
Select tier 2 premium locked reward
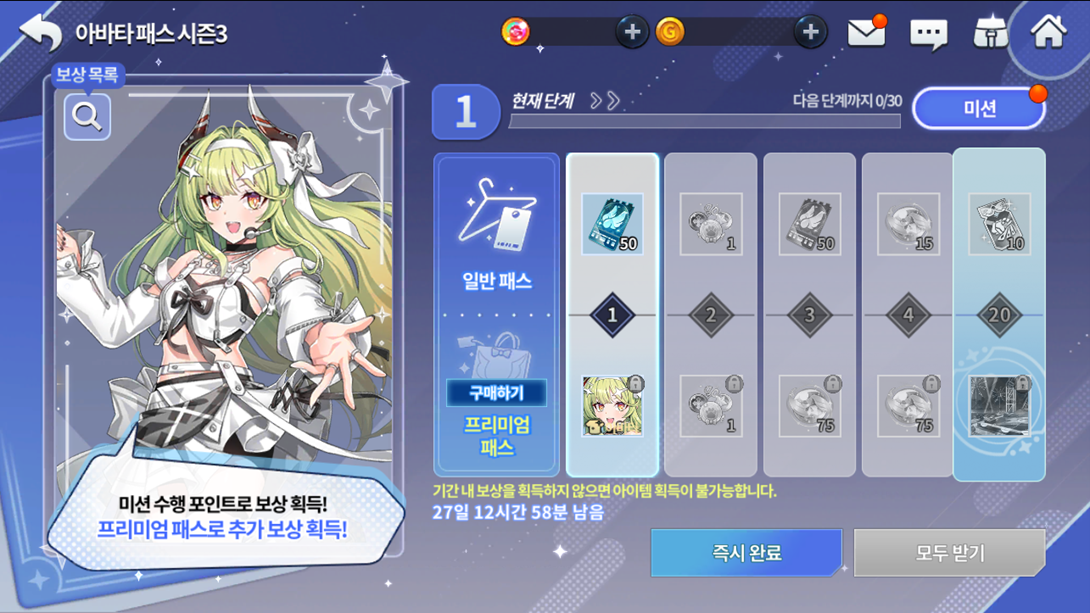pos(711,406)
